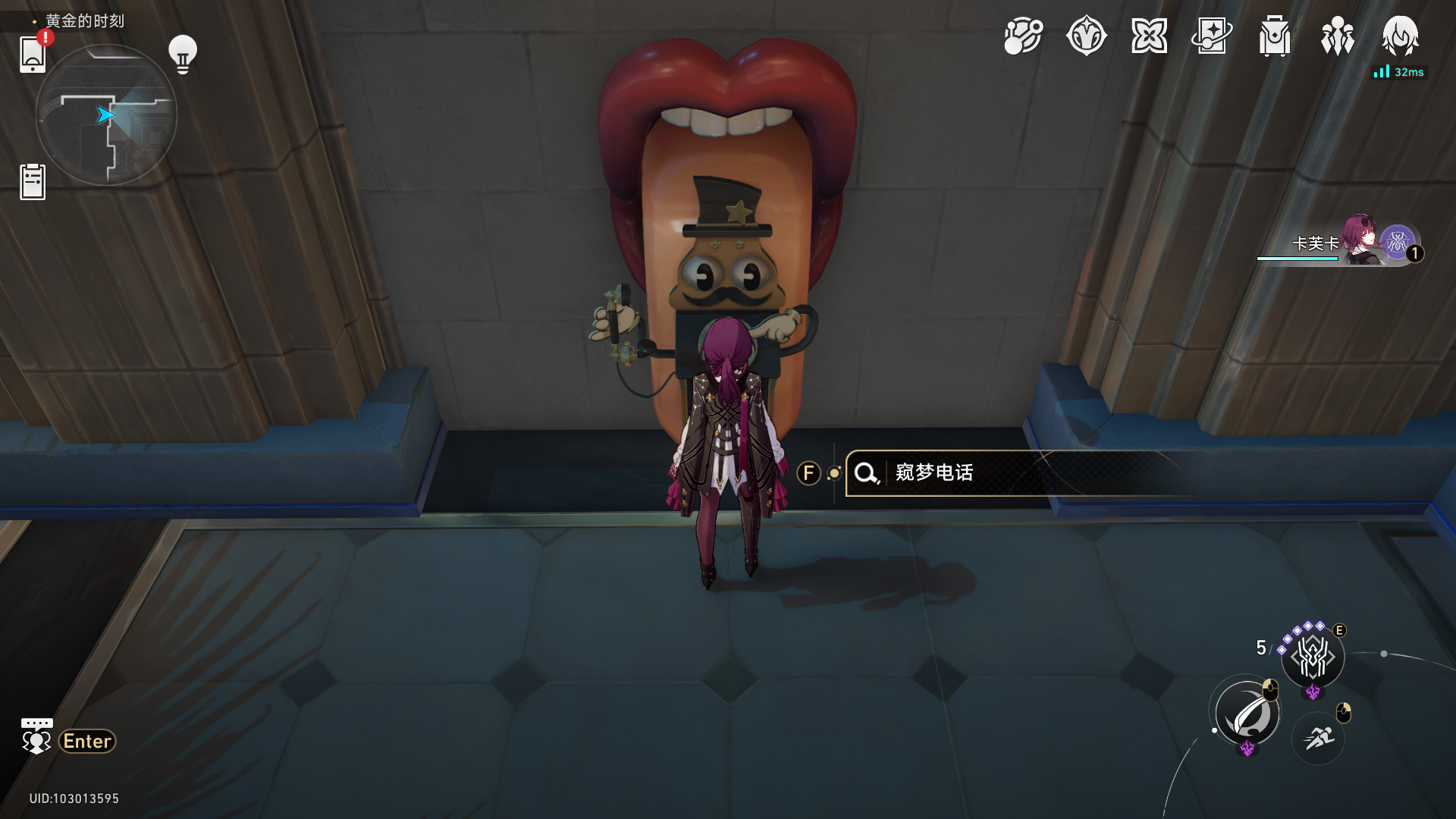Viewport: 1456px width, 819px height.
Task: Open the planet-with-orbits icon
Action: 1023,36
